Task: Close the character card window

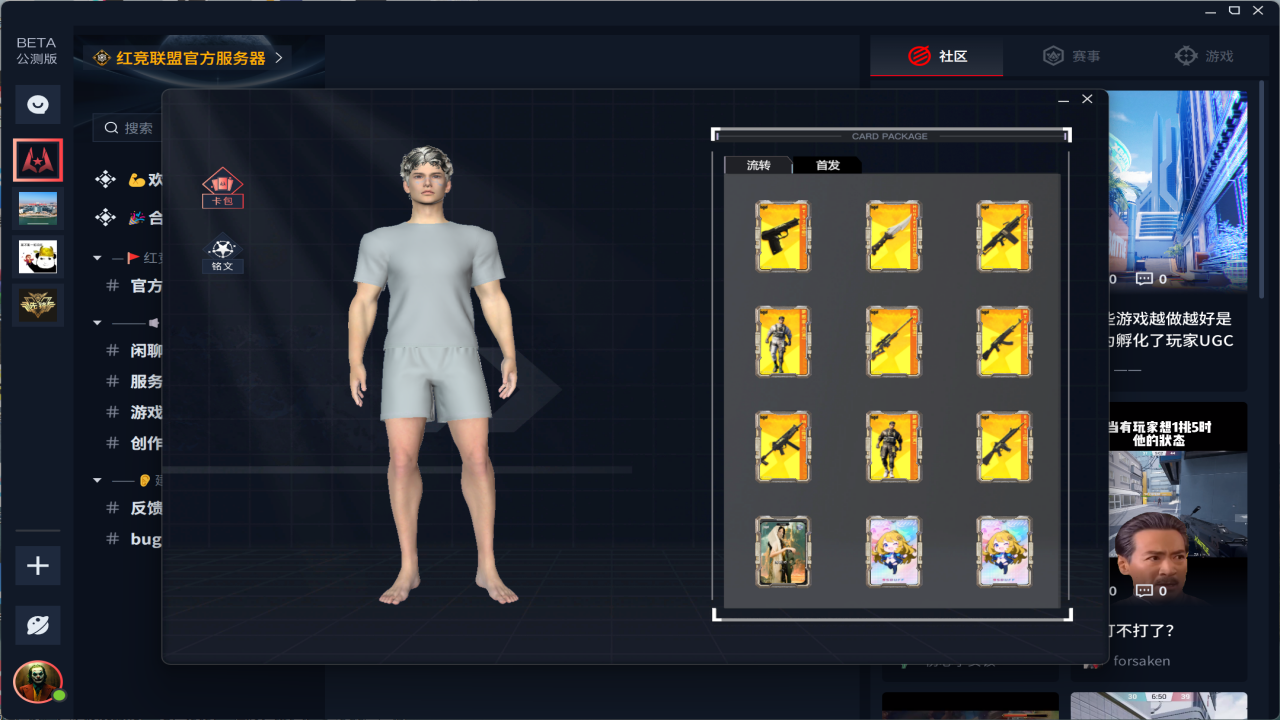Action: click(x=1087, y=99)
